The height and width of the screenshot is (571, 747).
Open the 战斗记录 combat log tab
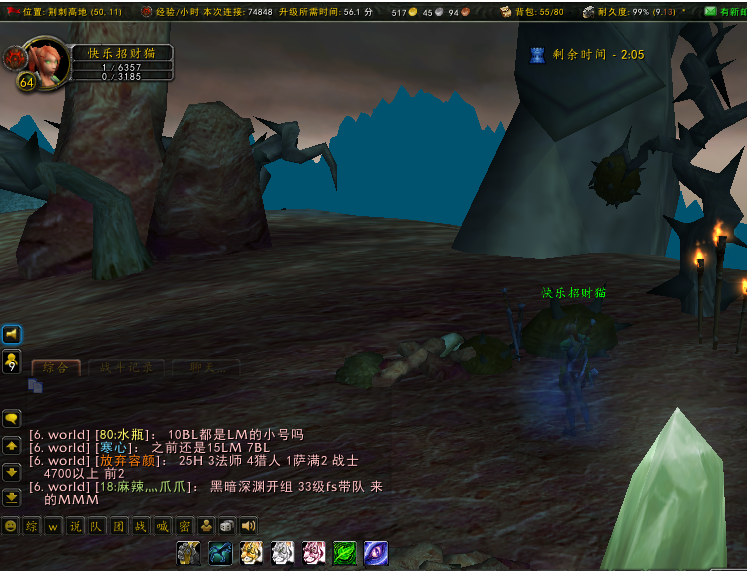pyautogui.click(x=126, y=367)
